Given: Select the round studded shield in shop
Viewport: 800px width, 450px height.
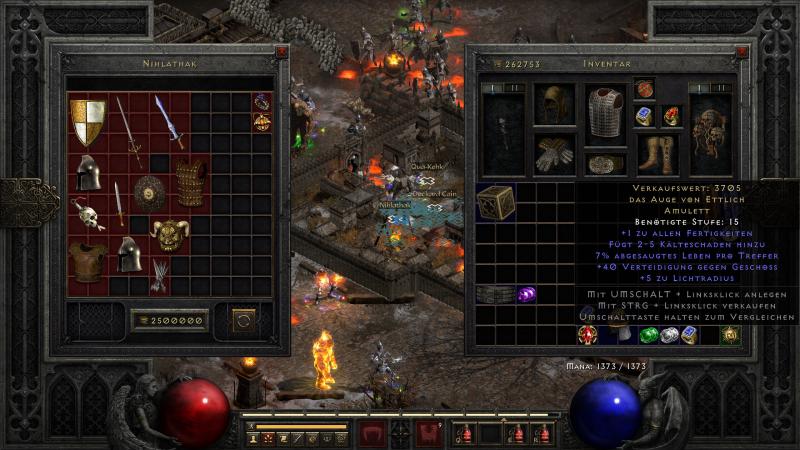Looking at the screenshot, I should pos(150,192).
